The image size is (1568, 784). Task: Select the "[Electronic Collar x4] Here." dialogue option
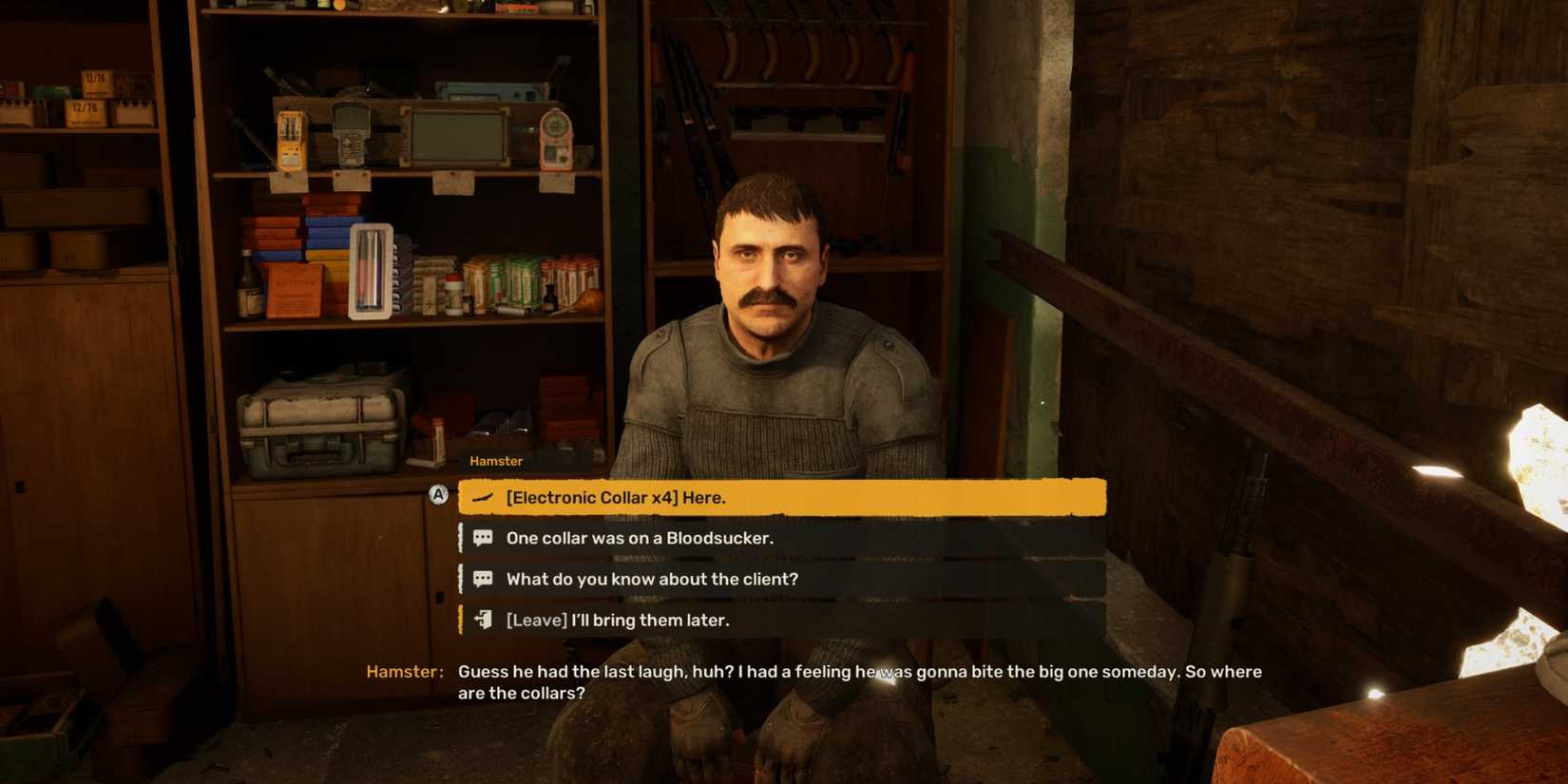click(617, 496)
